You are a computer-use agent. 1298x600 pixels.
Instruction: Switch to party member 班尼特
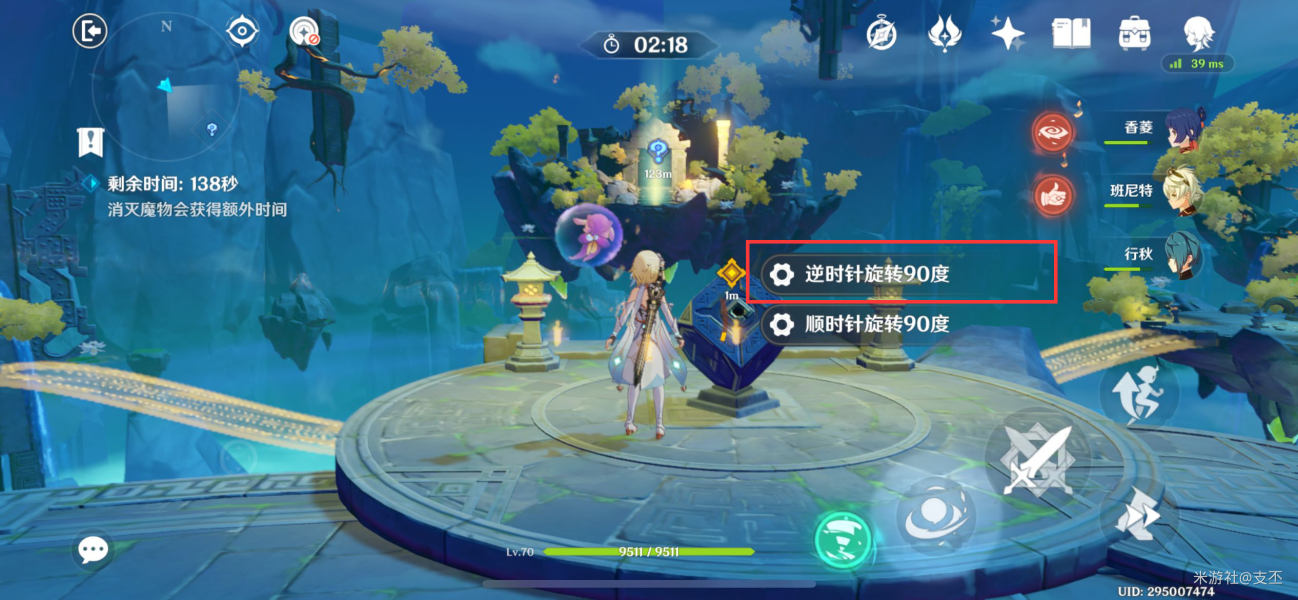coord(1182,192)
